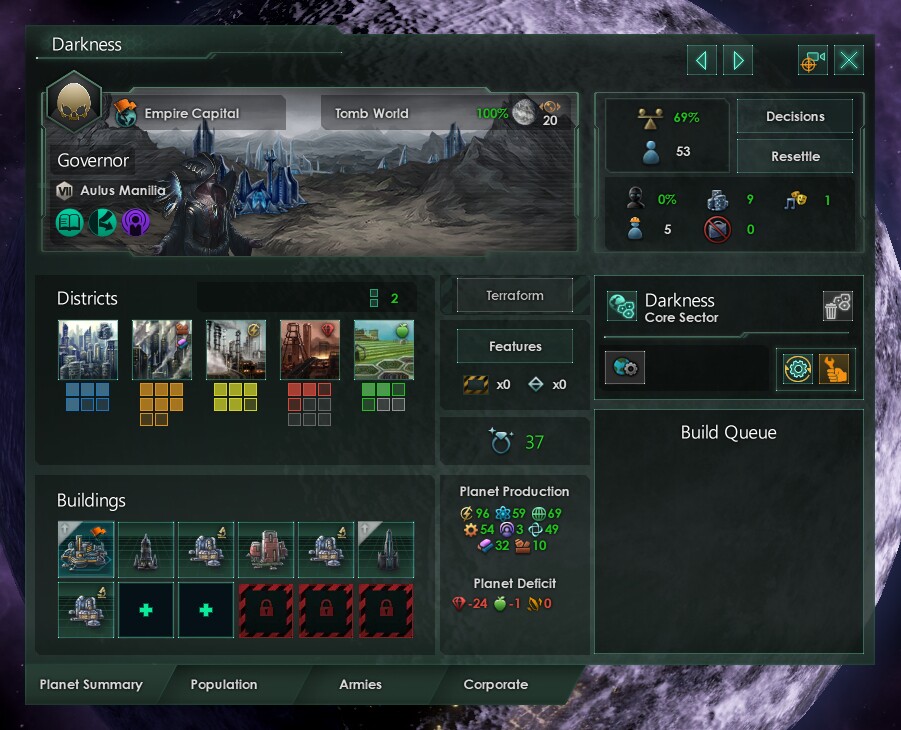Show planetary Features
The width and height of the screenshot is (901, 730).
(x=515, y=347)
